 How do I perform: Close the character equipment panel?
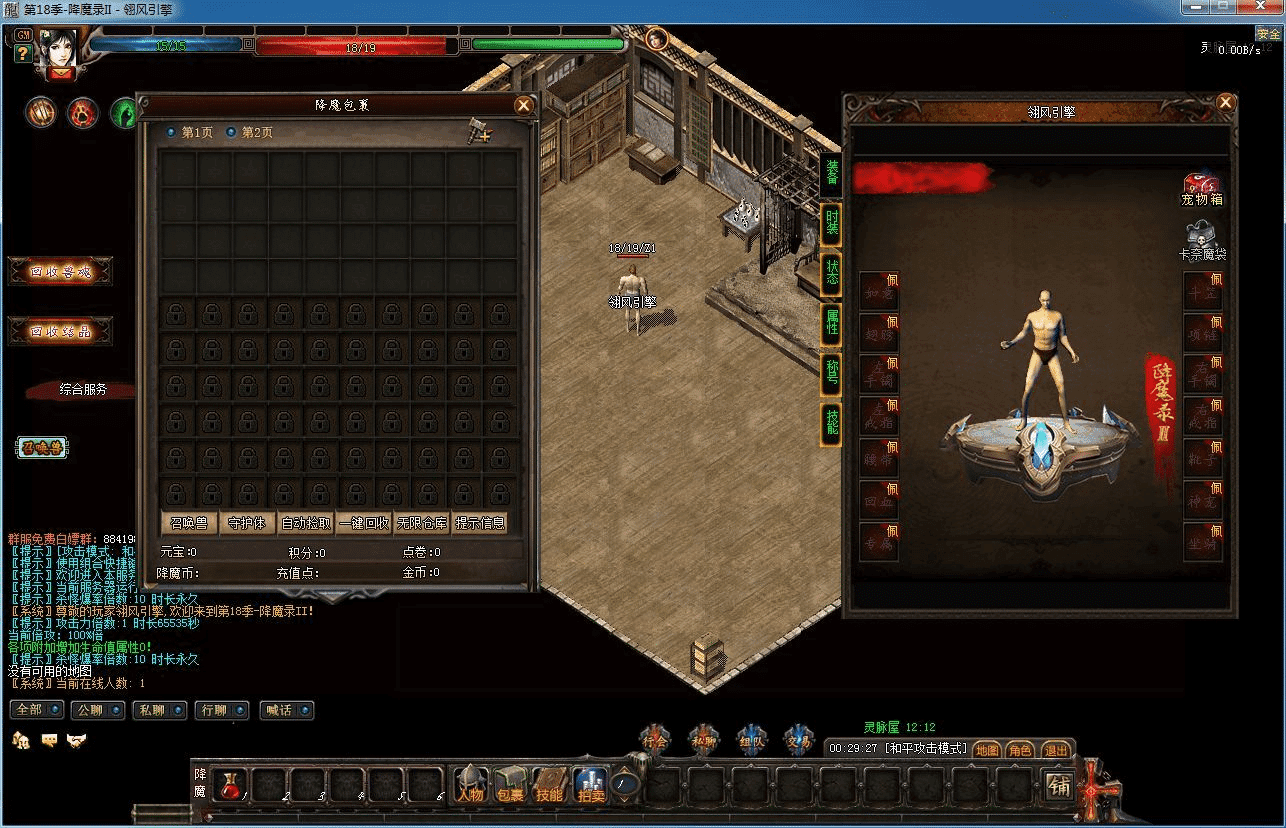coord(1225,103)
